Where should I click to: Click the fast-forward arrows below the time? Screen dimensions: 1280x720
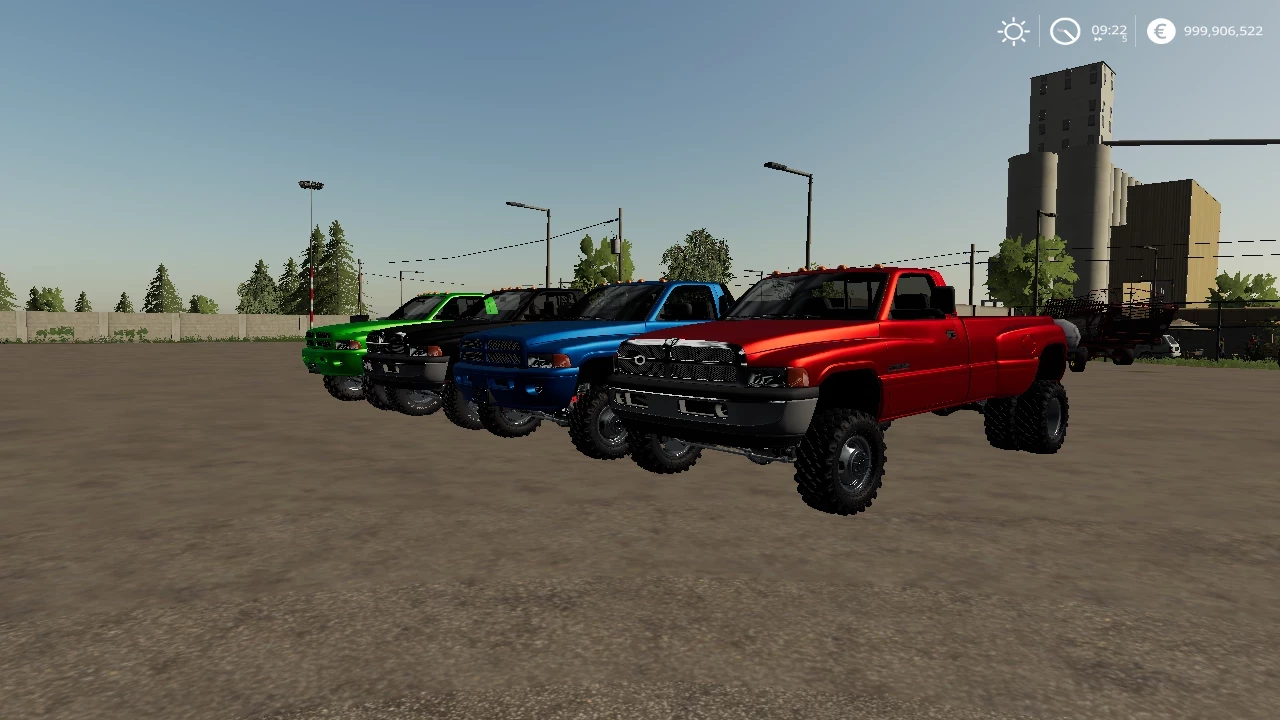pyautogui.click(x=1098, y=38)
